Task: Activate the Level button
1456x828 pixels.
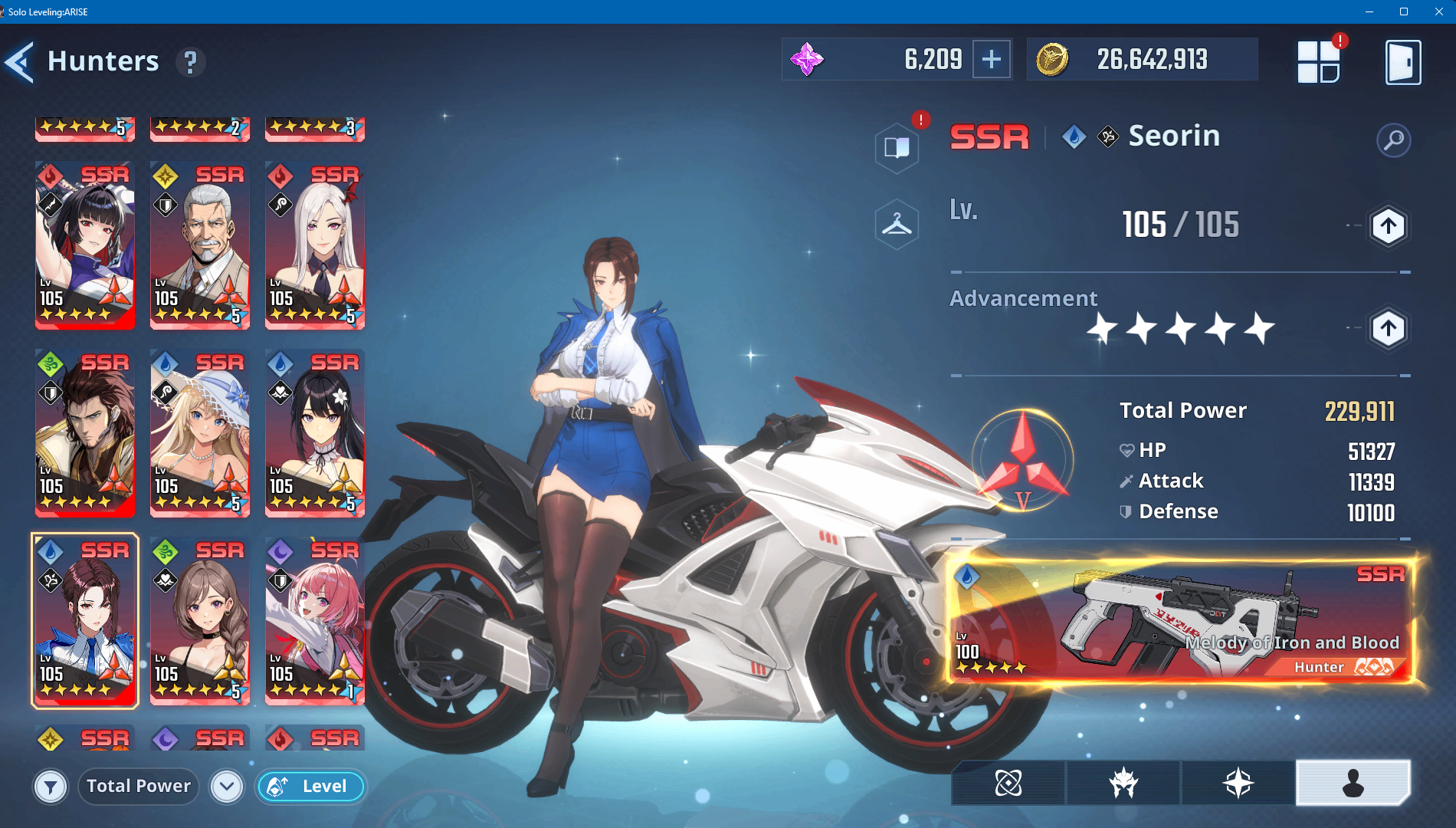Action: (x=310, y=787)
